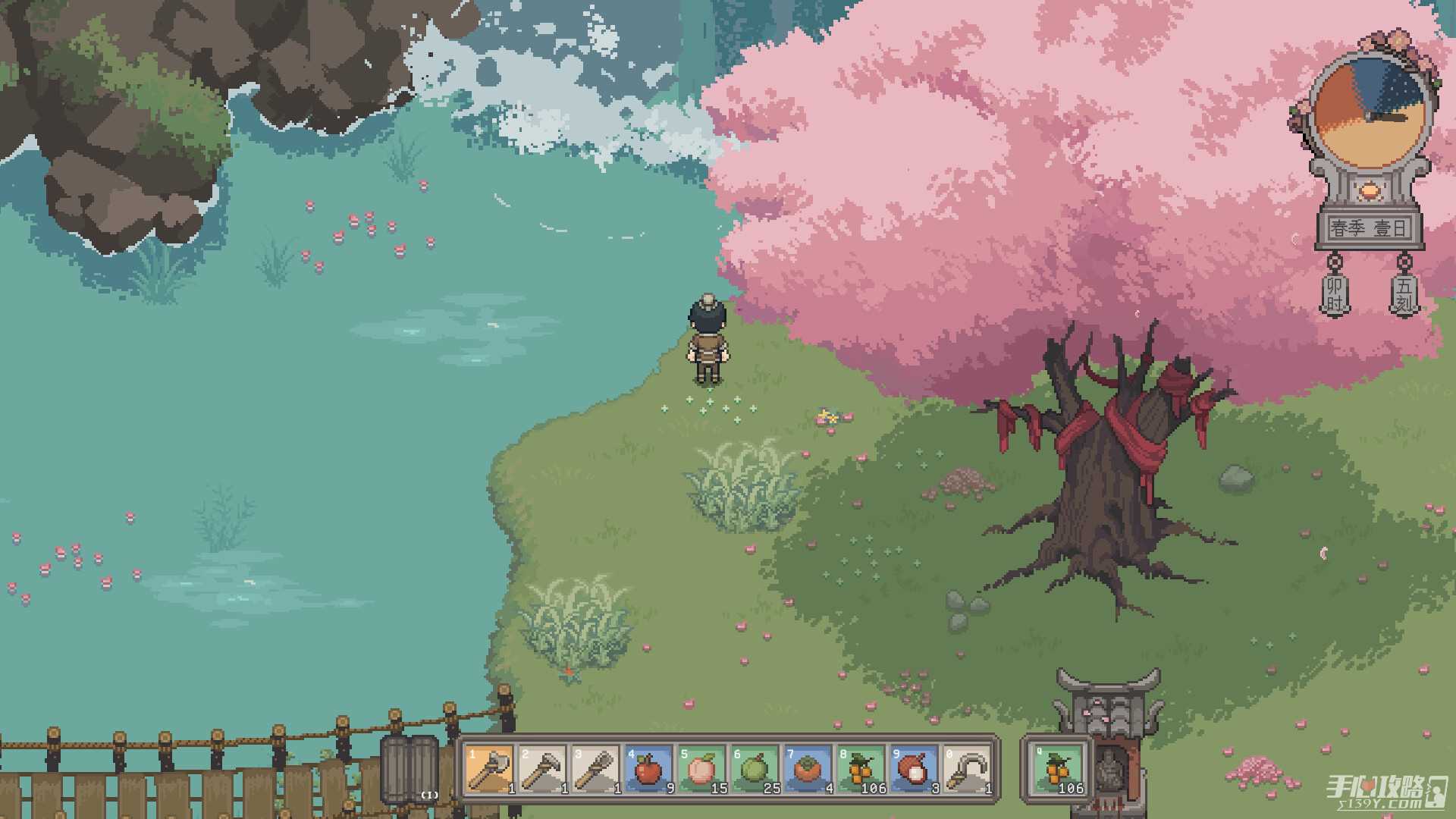This screenshot has height=819, width=1456.
Task: Pick the peach in the hotbar
Action: tap(702, 770)
